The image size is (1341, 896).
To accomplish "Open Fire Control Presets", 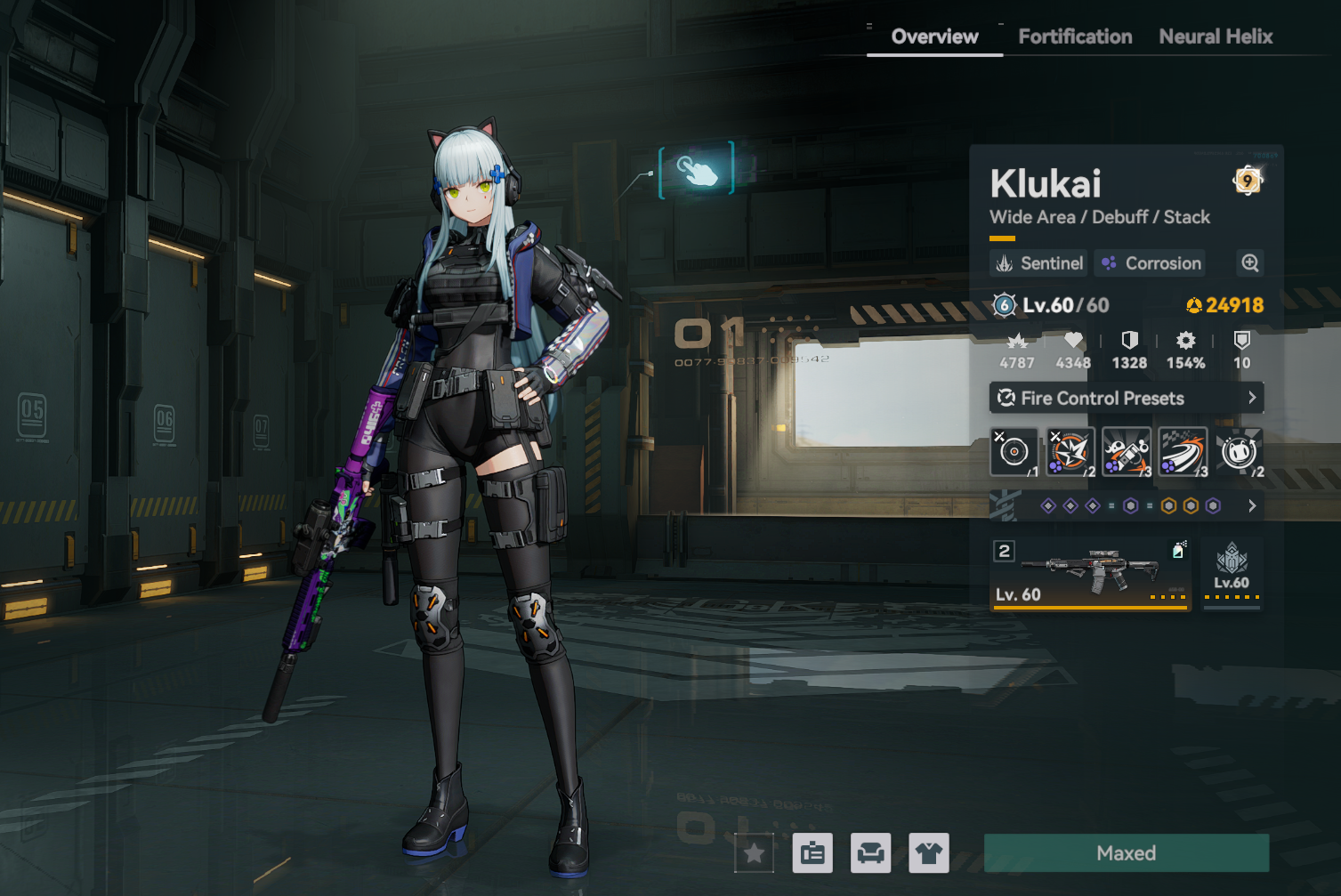I will point(1127,398).
